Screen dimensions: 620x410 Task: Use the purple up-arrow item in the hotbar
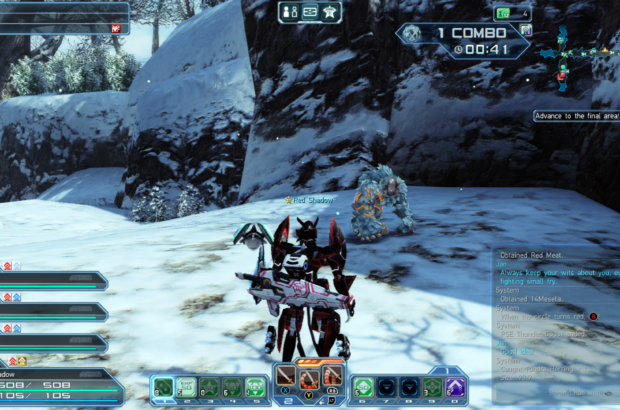[455, 387]
